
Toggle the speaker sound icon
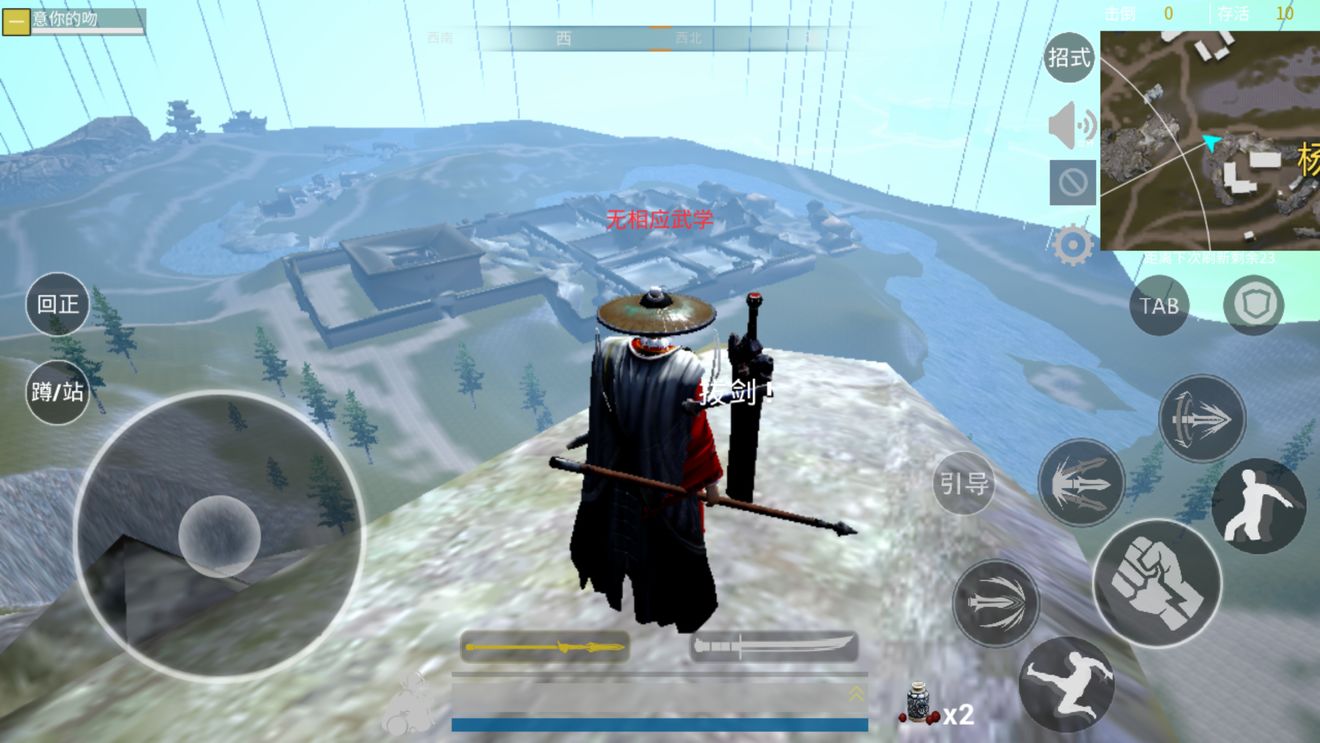(x=1072, y=125)
